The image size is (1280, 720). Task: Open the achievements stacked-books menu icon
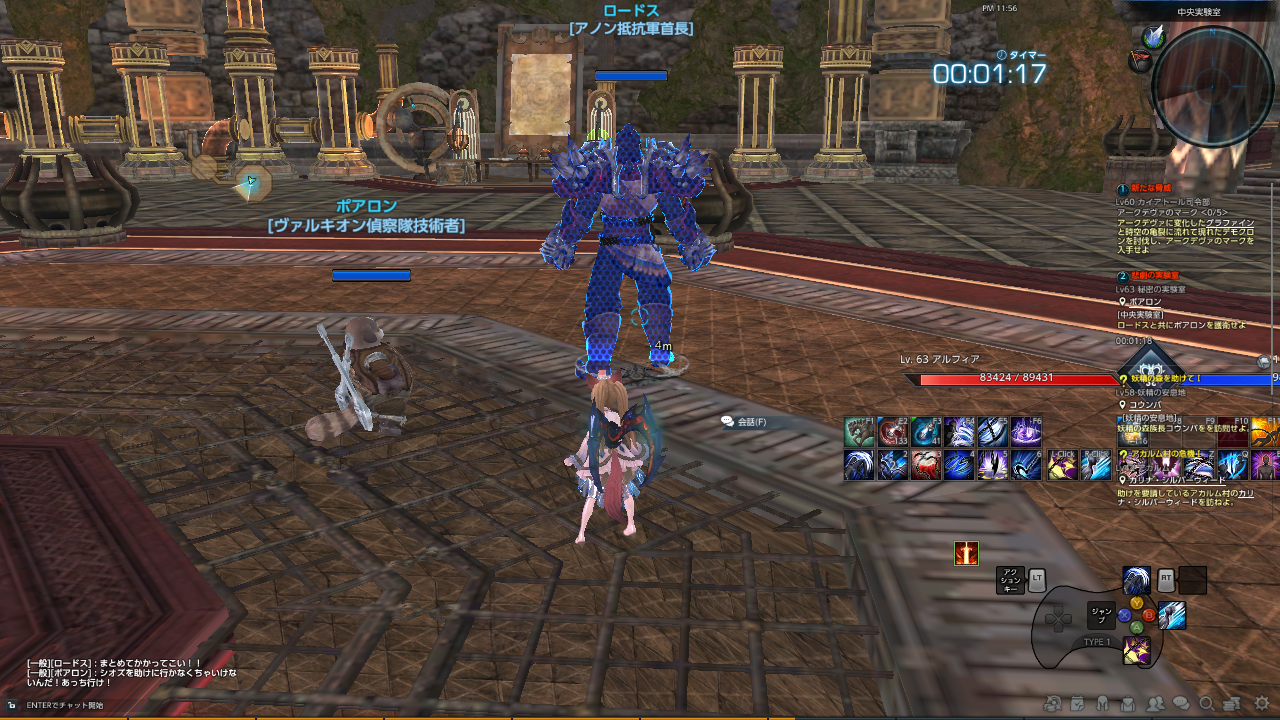[x=1232, y=706]
